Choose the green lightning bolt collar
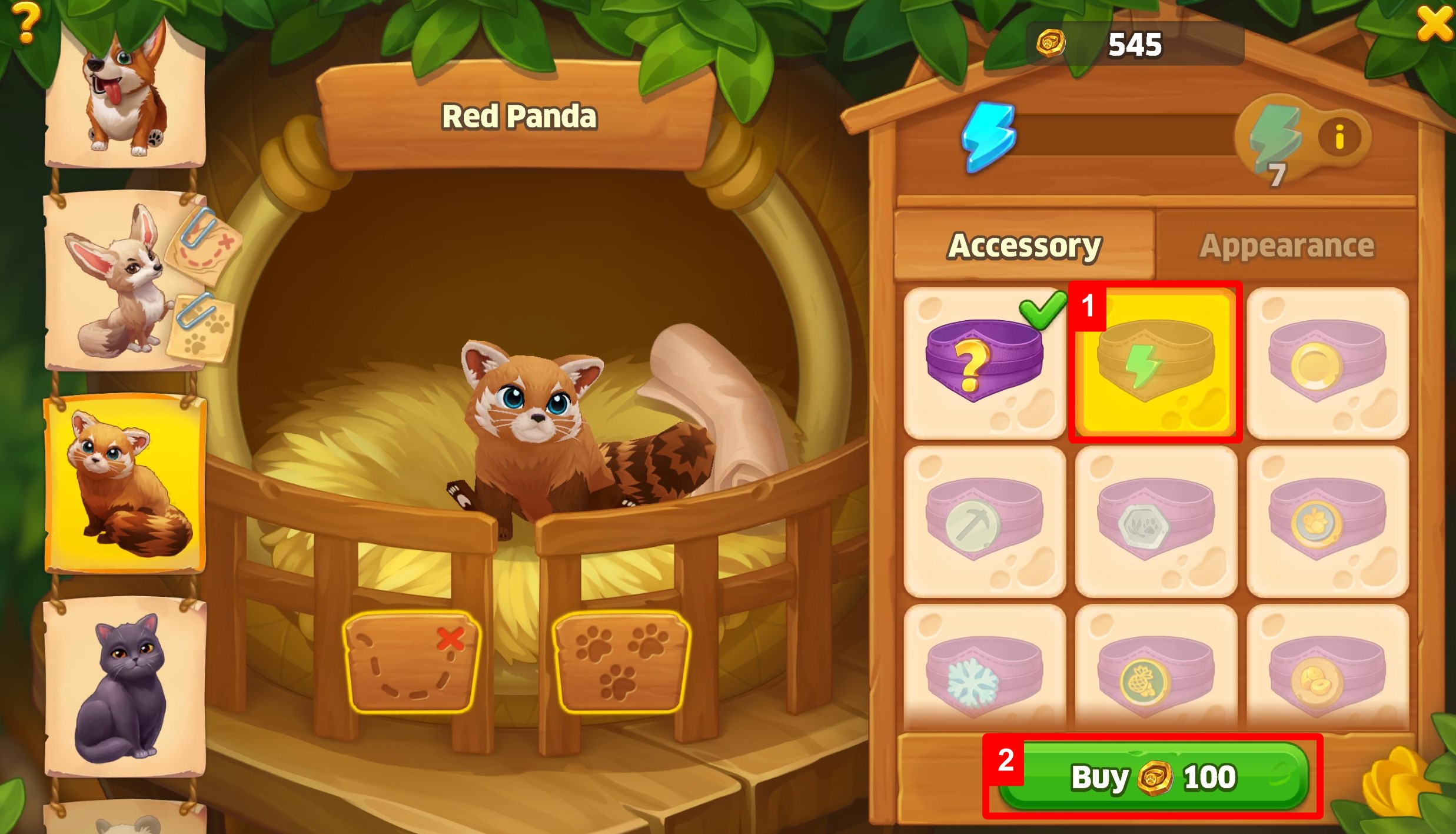This screenshot has height=834, width=1456. (1155, 363)
